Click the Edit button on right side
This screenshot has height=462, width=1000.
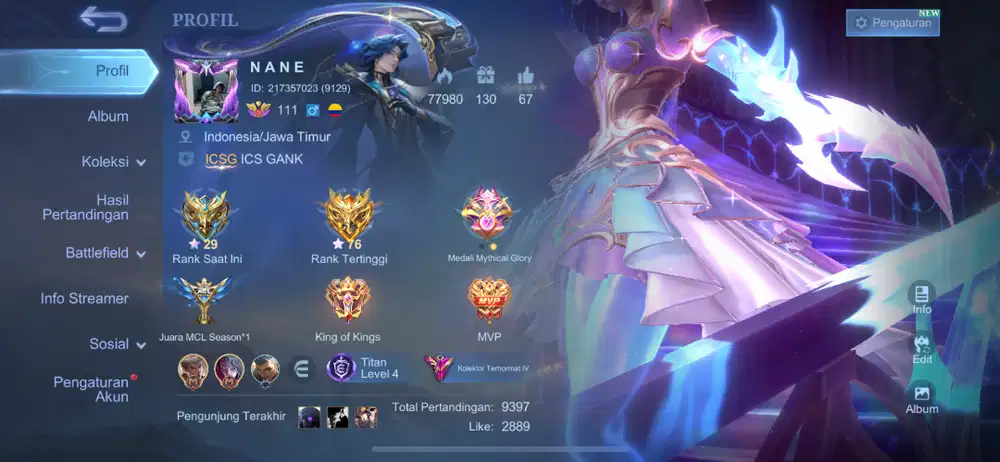[922, 347]
